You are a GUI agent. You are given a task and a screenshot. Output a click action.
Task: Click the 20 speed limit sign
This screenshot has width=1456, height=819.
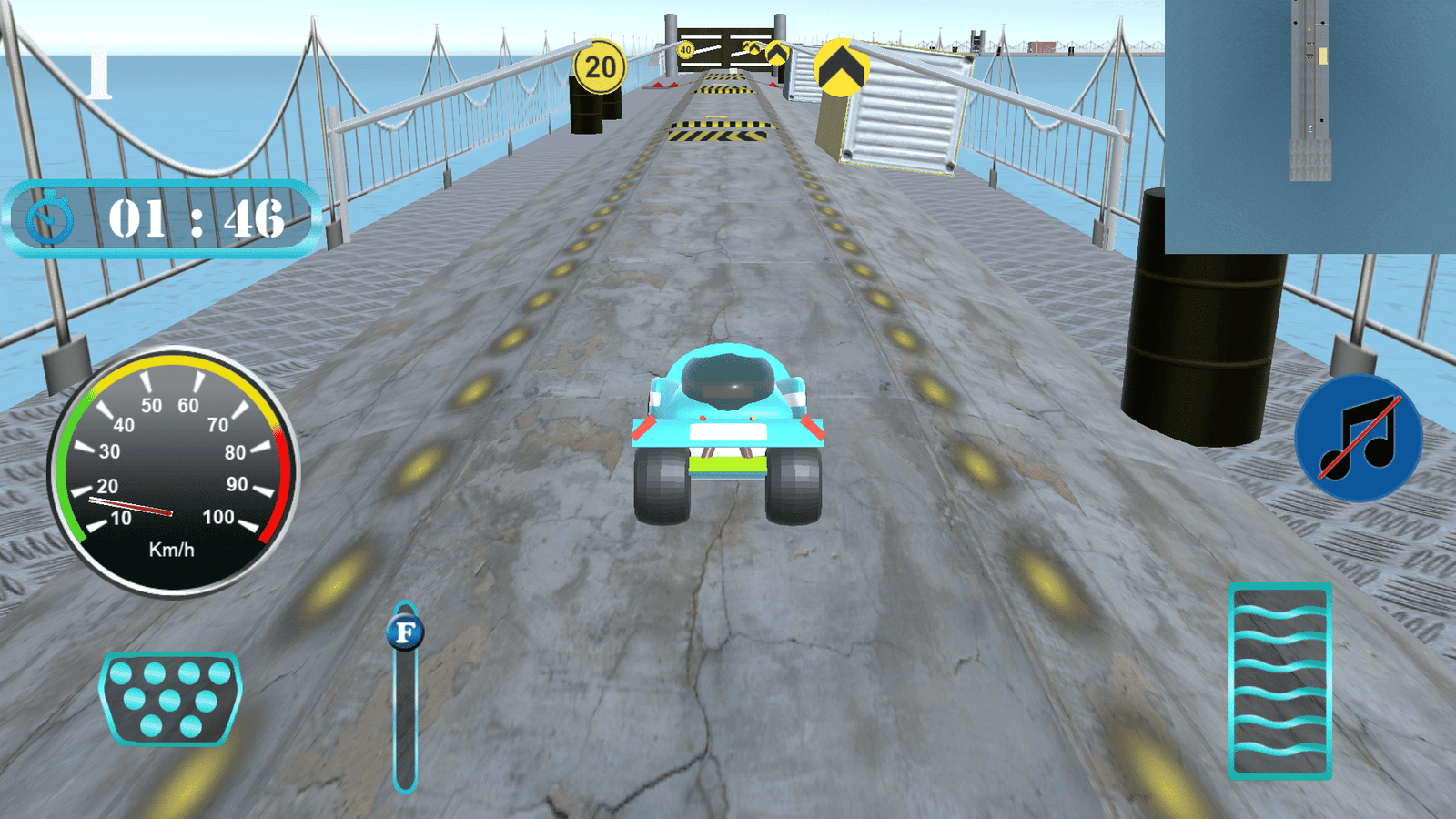click(x=600, y=66)
